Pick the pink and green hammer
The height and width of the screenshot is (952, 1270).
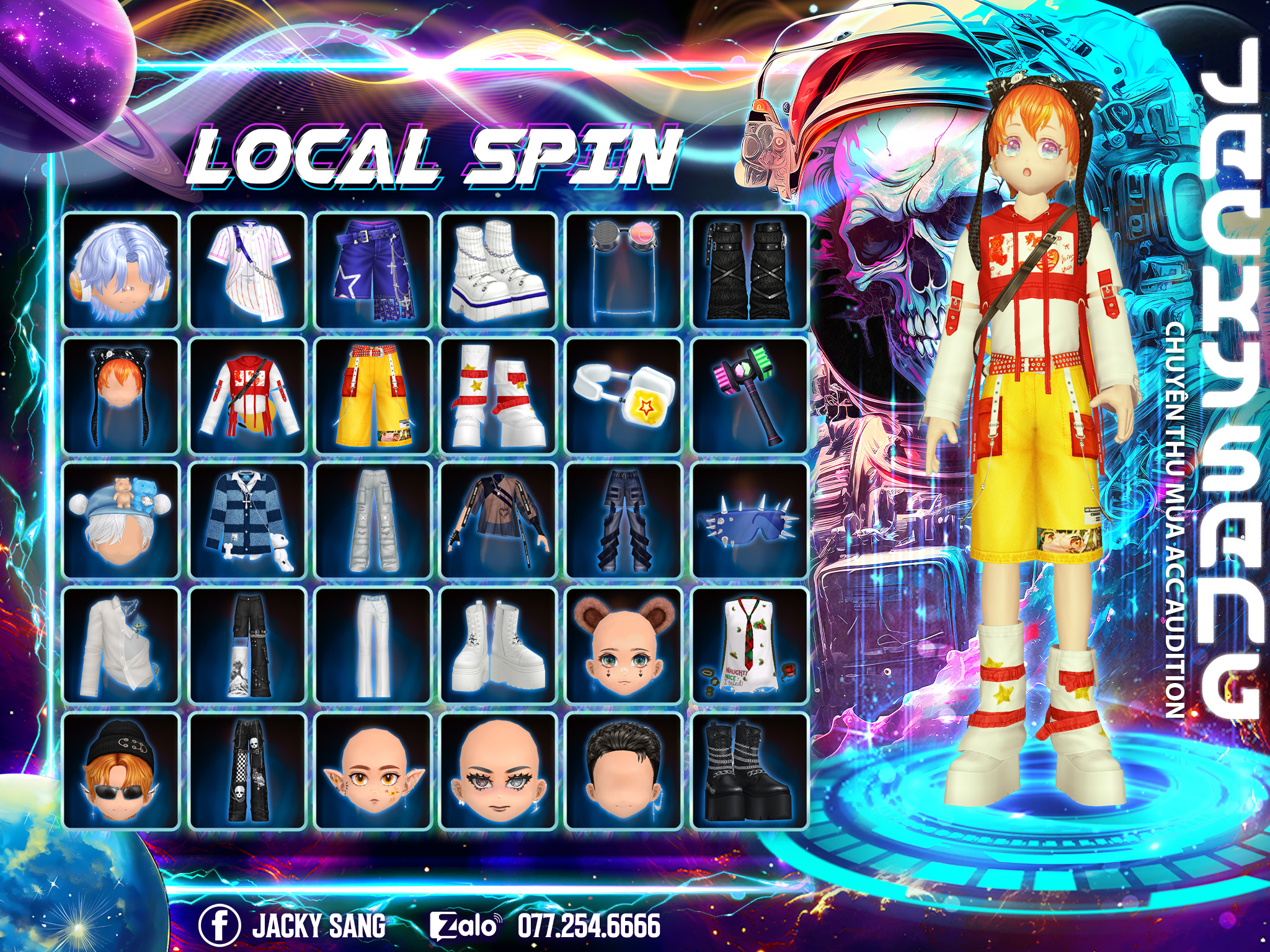pyautogui.click(x=750, y=396)
